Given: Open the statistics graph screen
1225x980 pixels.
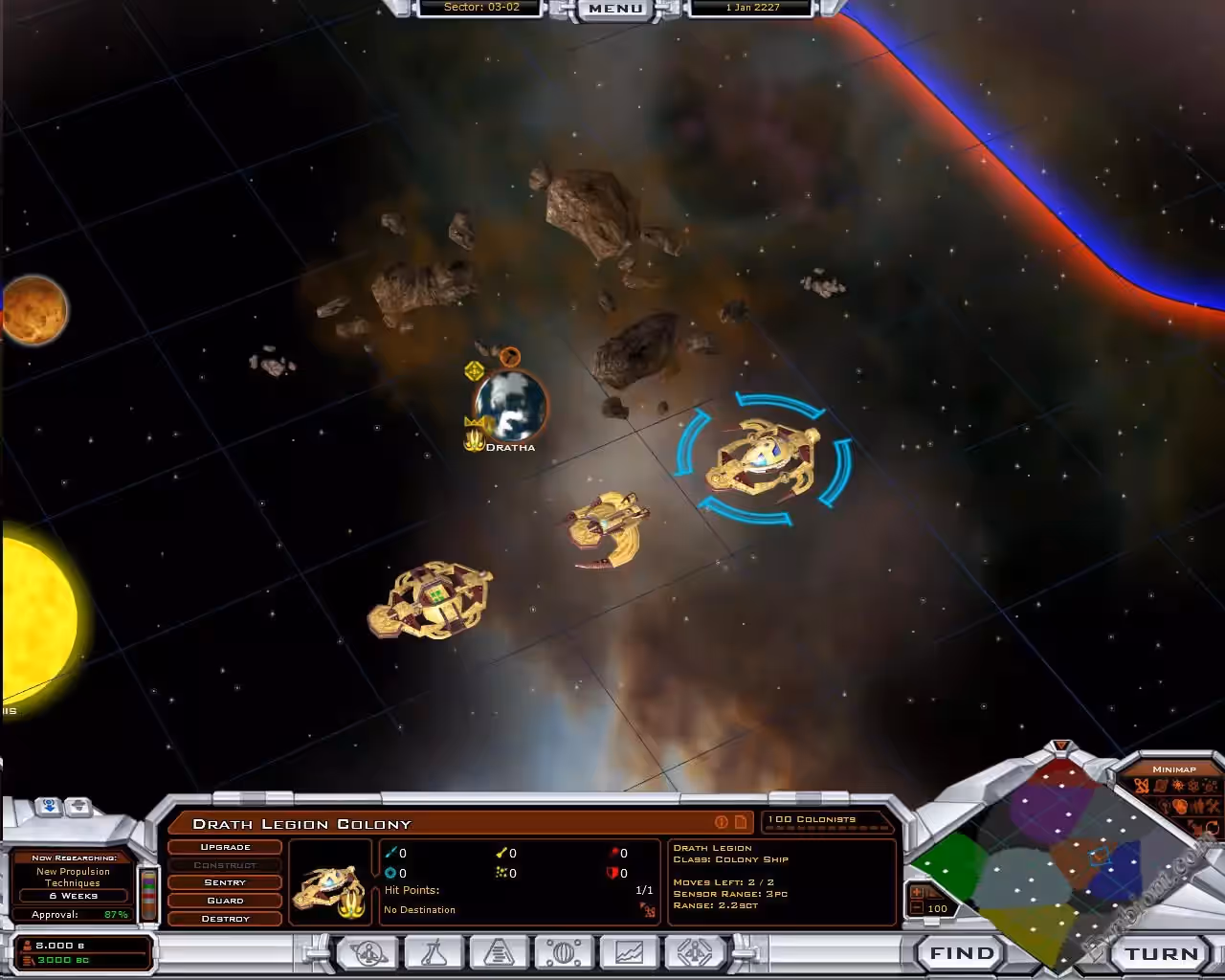Looking at the screenshot, I should (629, 953).
